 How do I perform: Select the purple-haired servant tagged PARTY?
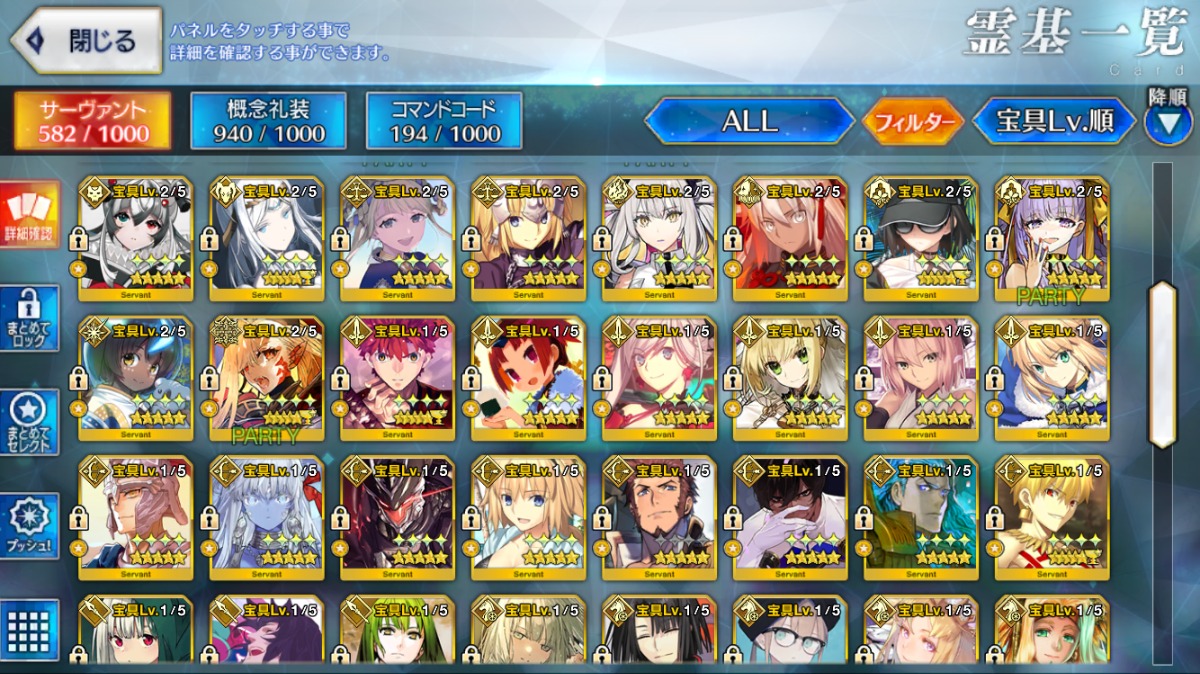[1052, 236]
